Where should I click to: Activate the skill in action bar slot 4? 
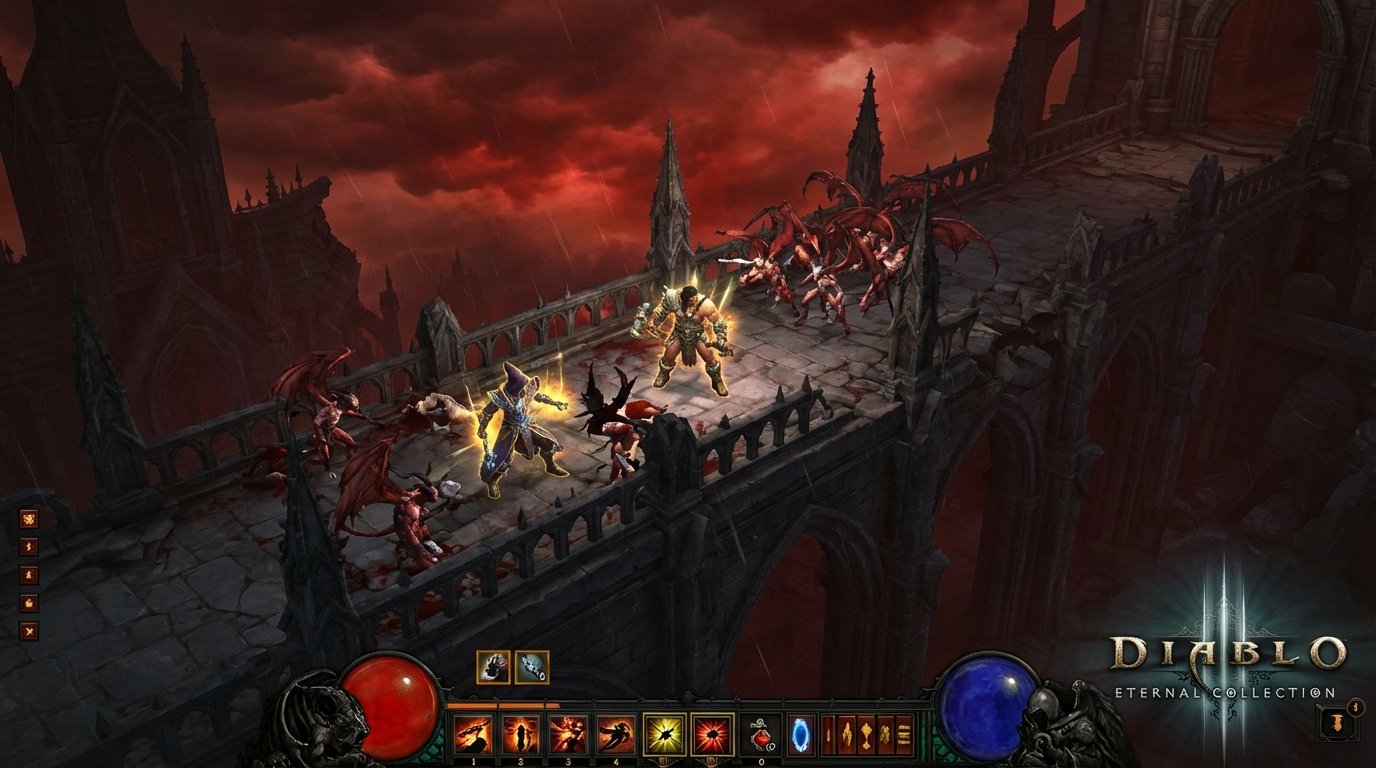616,732
